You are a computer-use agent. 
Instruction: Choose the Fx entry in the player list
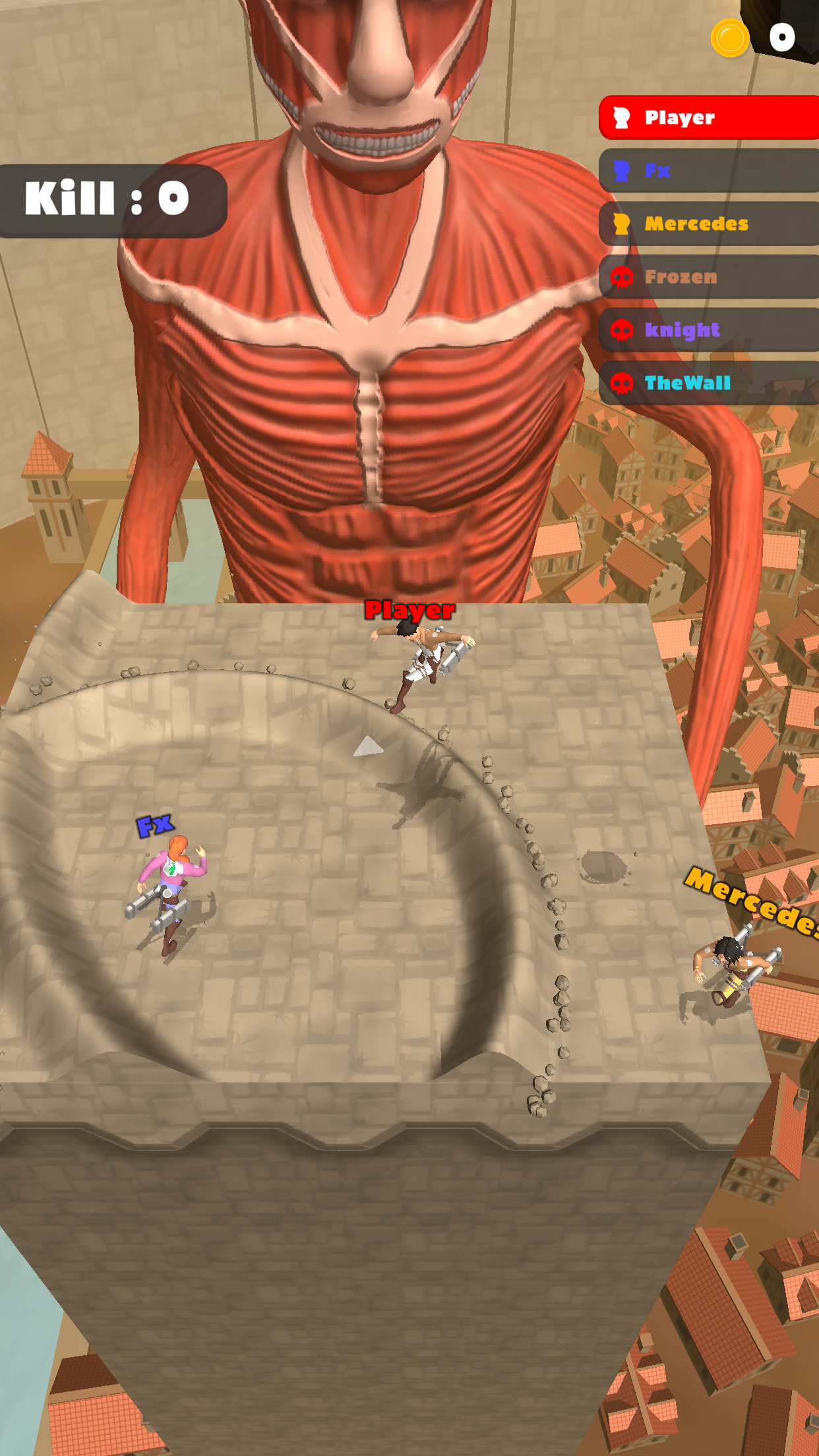coord(709,171)
